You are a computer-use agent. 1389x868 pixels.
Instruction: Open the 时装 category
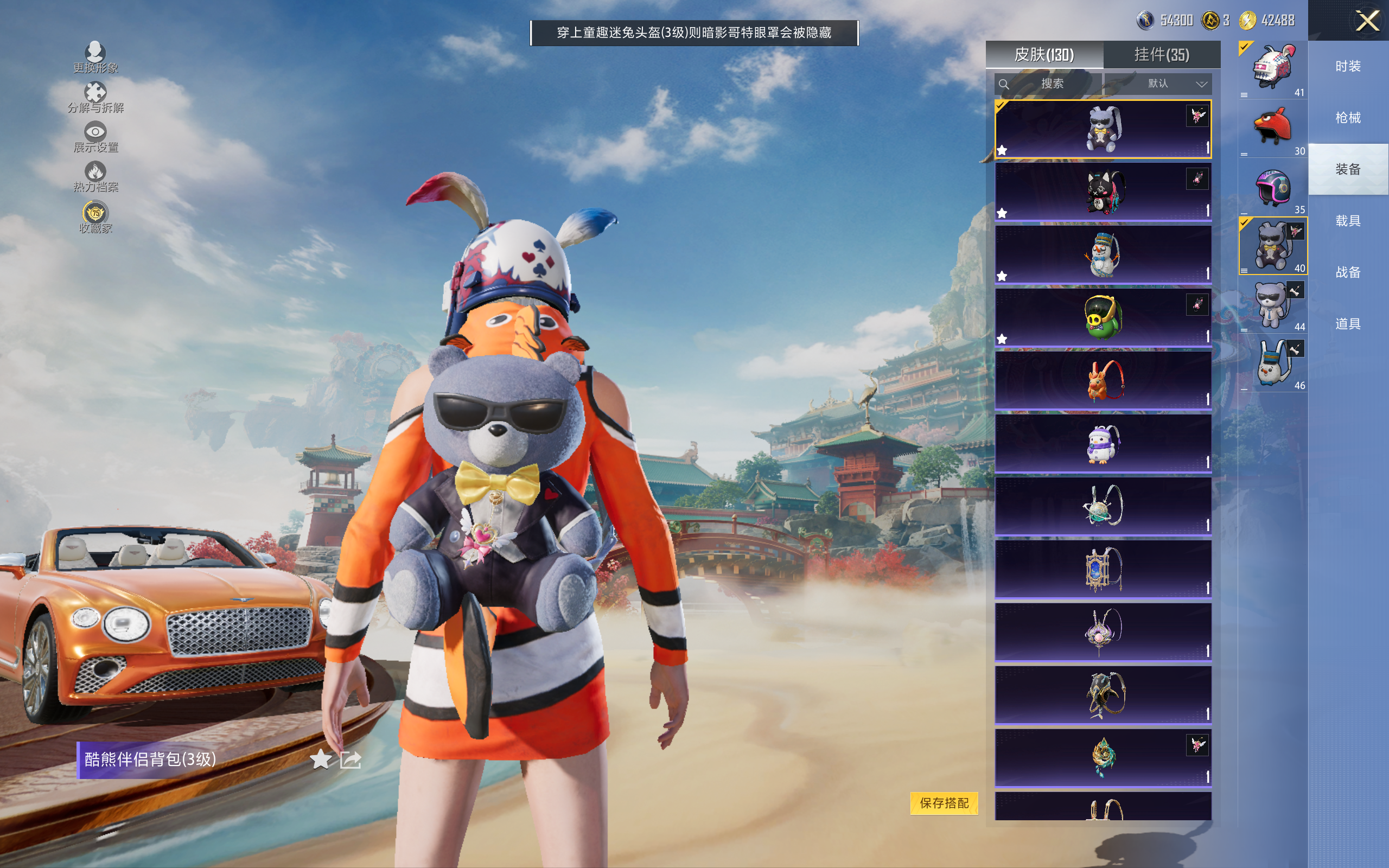click(x=1348, y=67)
